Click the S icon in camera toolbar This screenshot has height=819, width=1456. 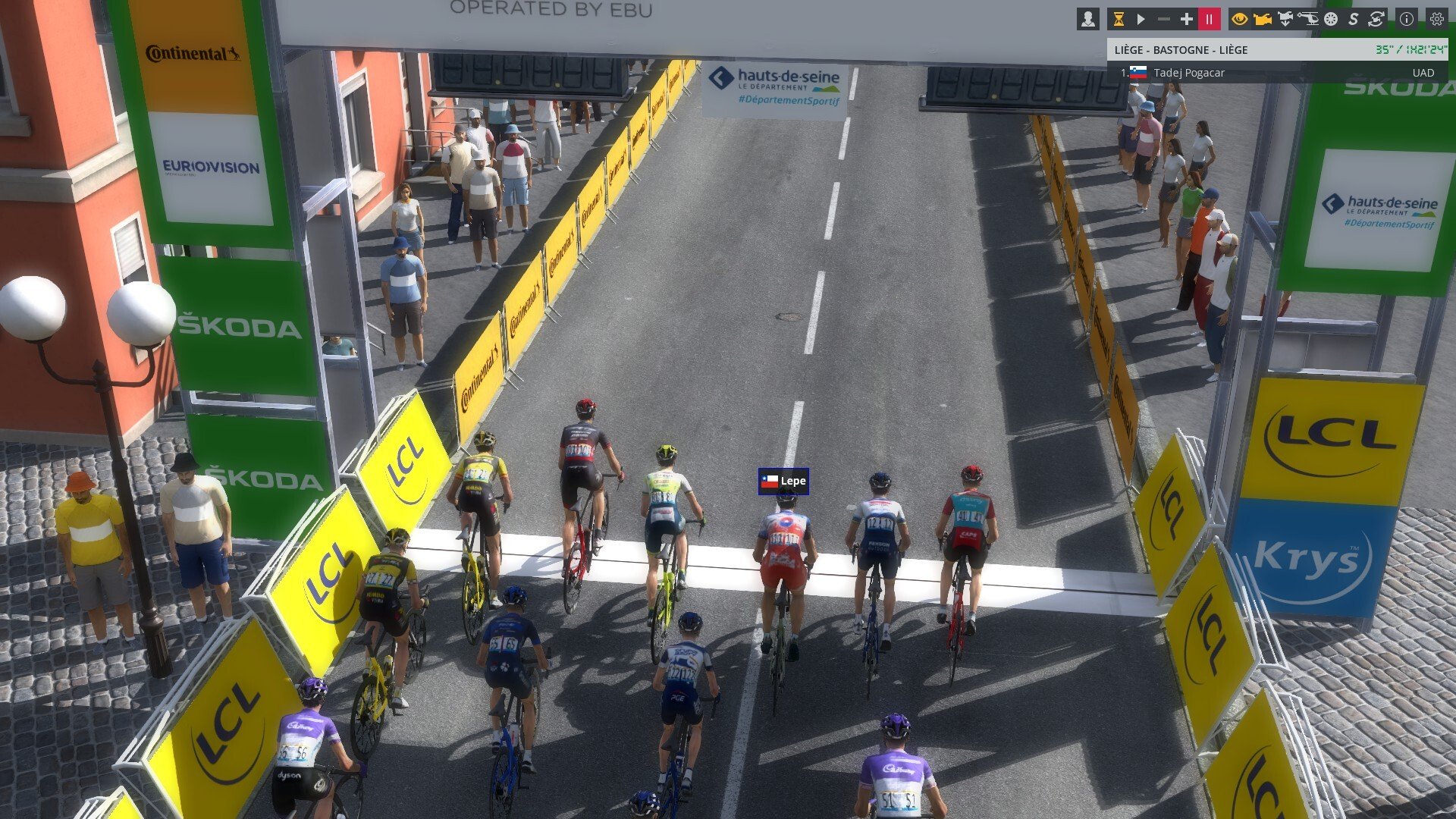coord(1354,19)
